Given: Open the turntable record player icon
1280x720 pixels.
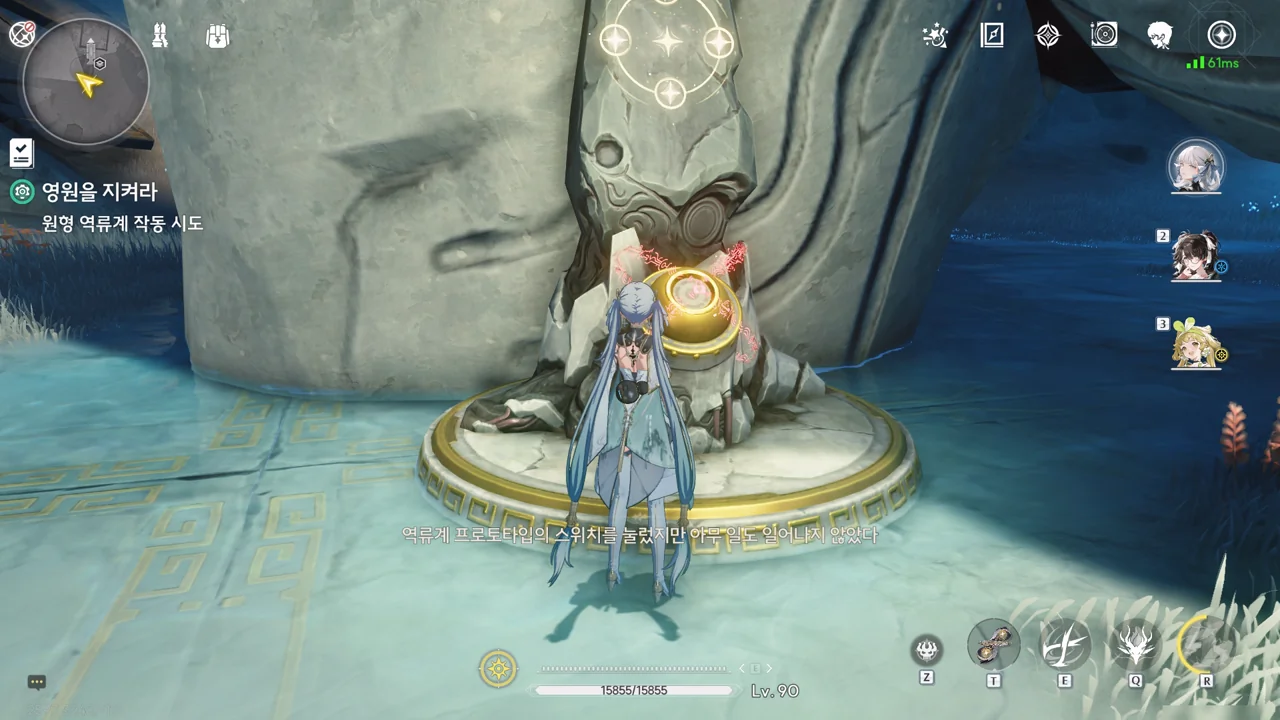Looking at the screenshot, I should pyautogui.click(x=1104, y=36).
